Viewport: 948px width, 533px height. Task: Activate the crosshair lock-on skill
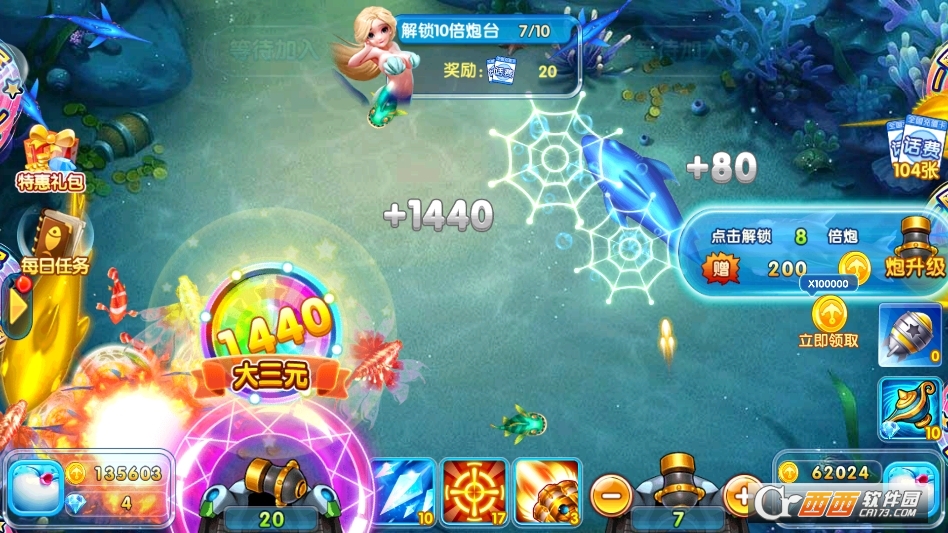click(x=474, y=492)
